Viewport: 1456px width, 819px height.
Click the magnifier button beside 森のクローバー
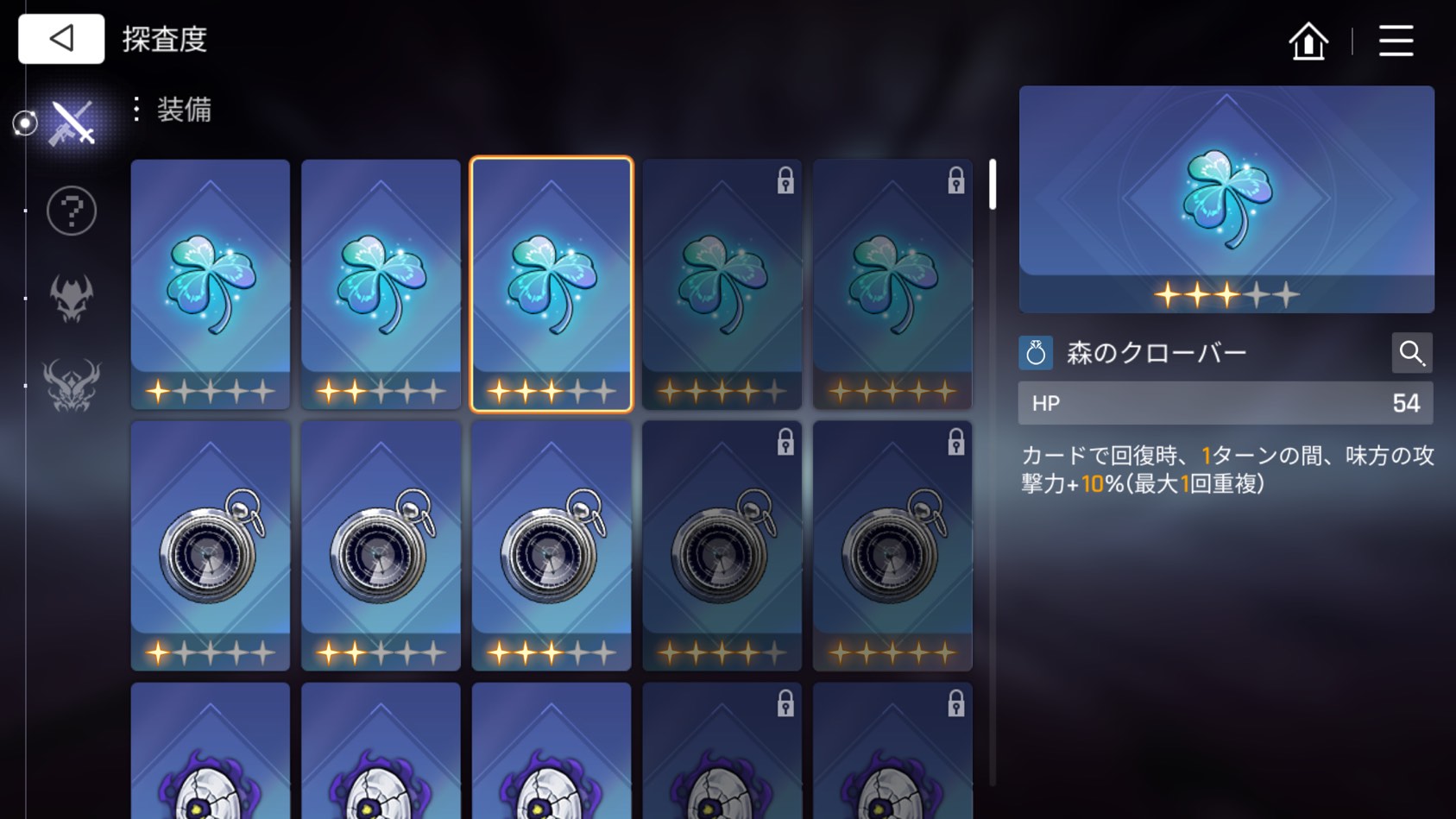[x=1411, y=353]
